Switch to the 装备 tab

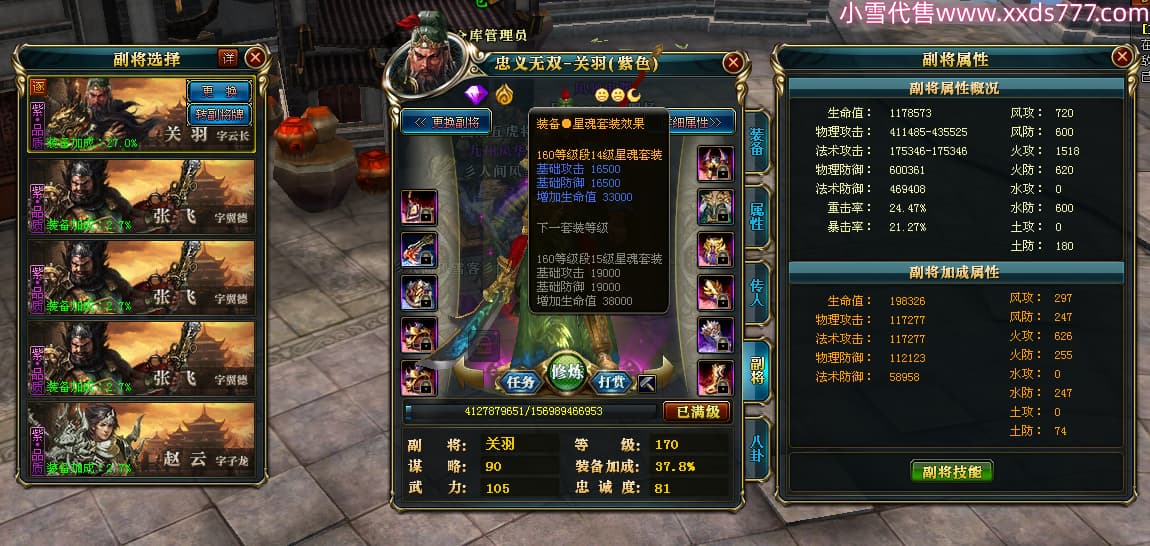point(757,142)
